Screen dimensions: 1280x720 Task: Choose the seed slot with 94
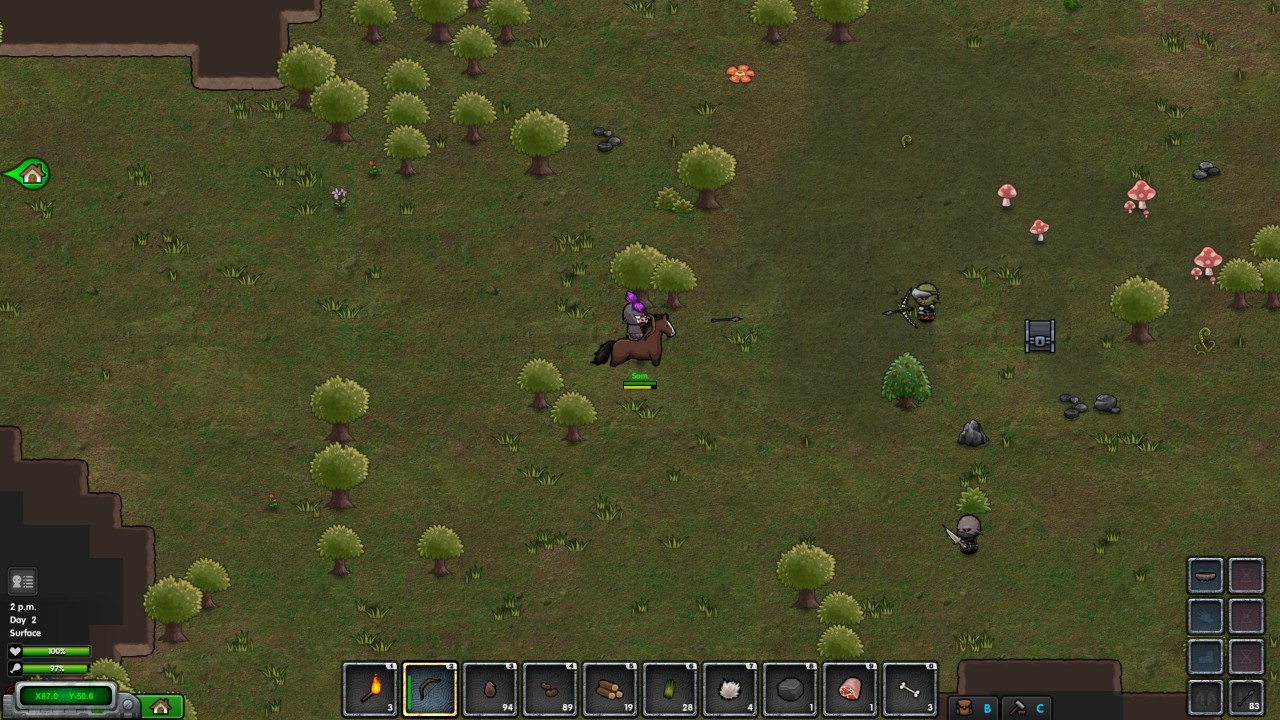tap(490, 690)
